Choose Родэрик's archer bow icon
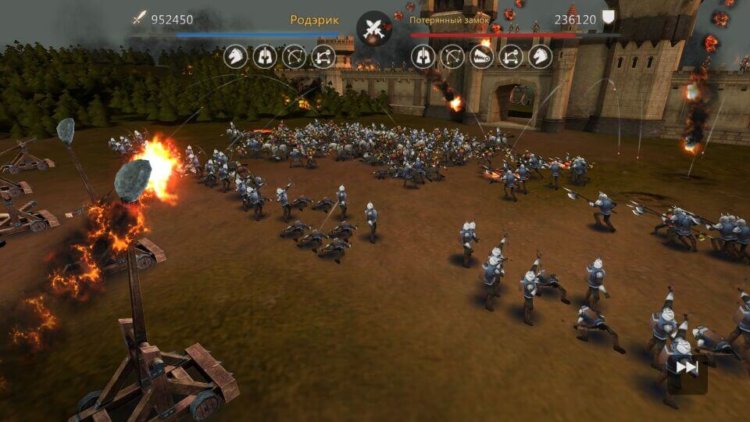Screen dimensions: 750x422 (x=294, y=56)
